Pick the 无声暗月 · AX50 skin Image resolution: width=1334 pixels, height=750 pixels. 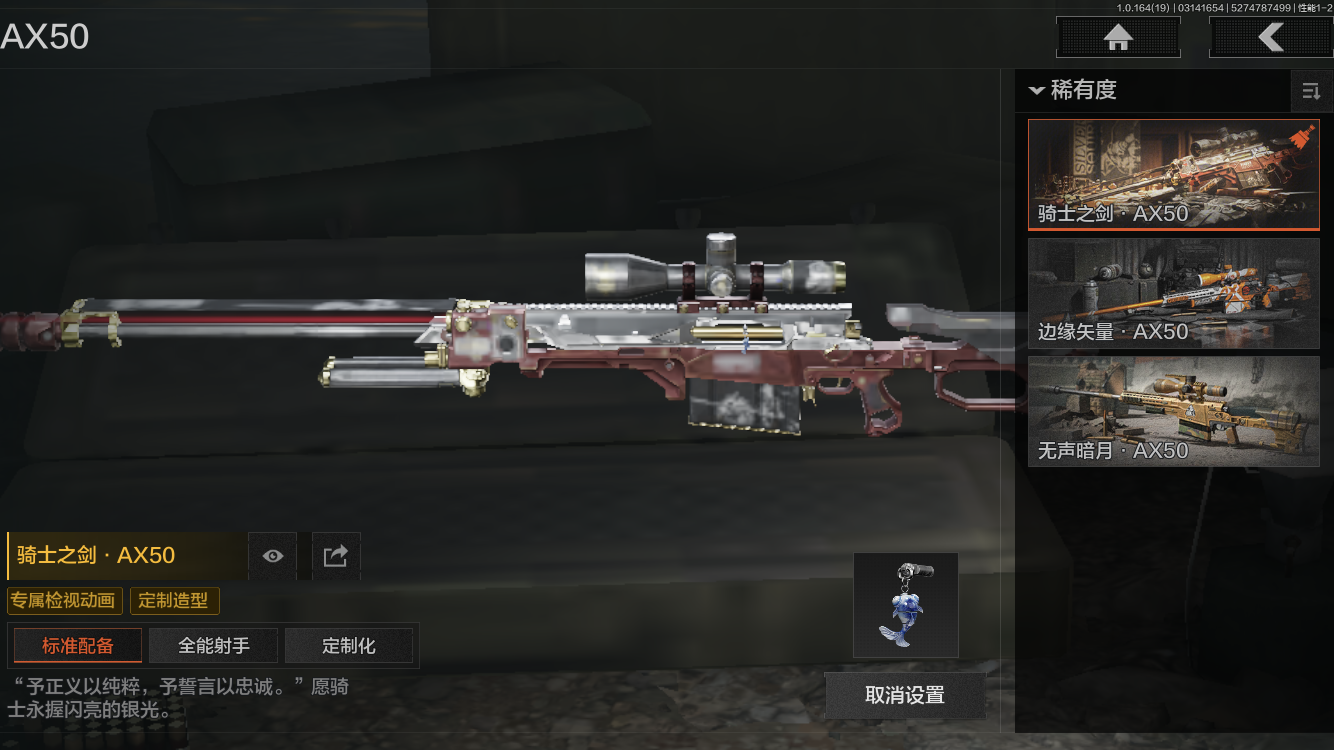pyautogui.click(x=1173, y=411)
